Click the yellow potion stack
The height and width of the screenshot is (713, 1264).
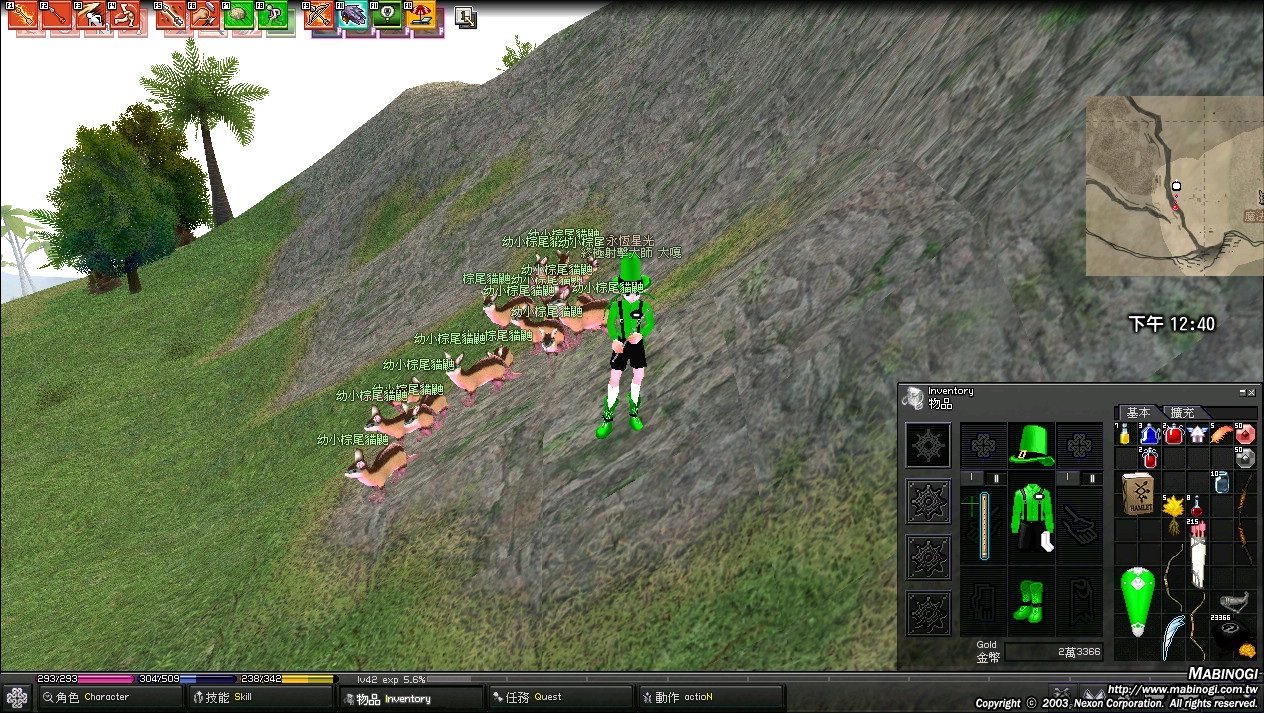click(x=1126, y=435)
